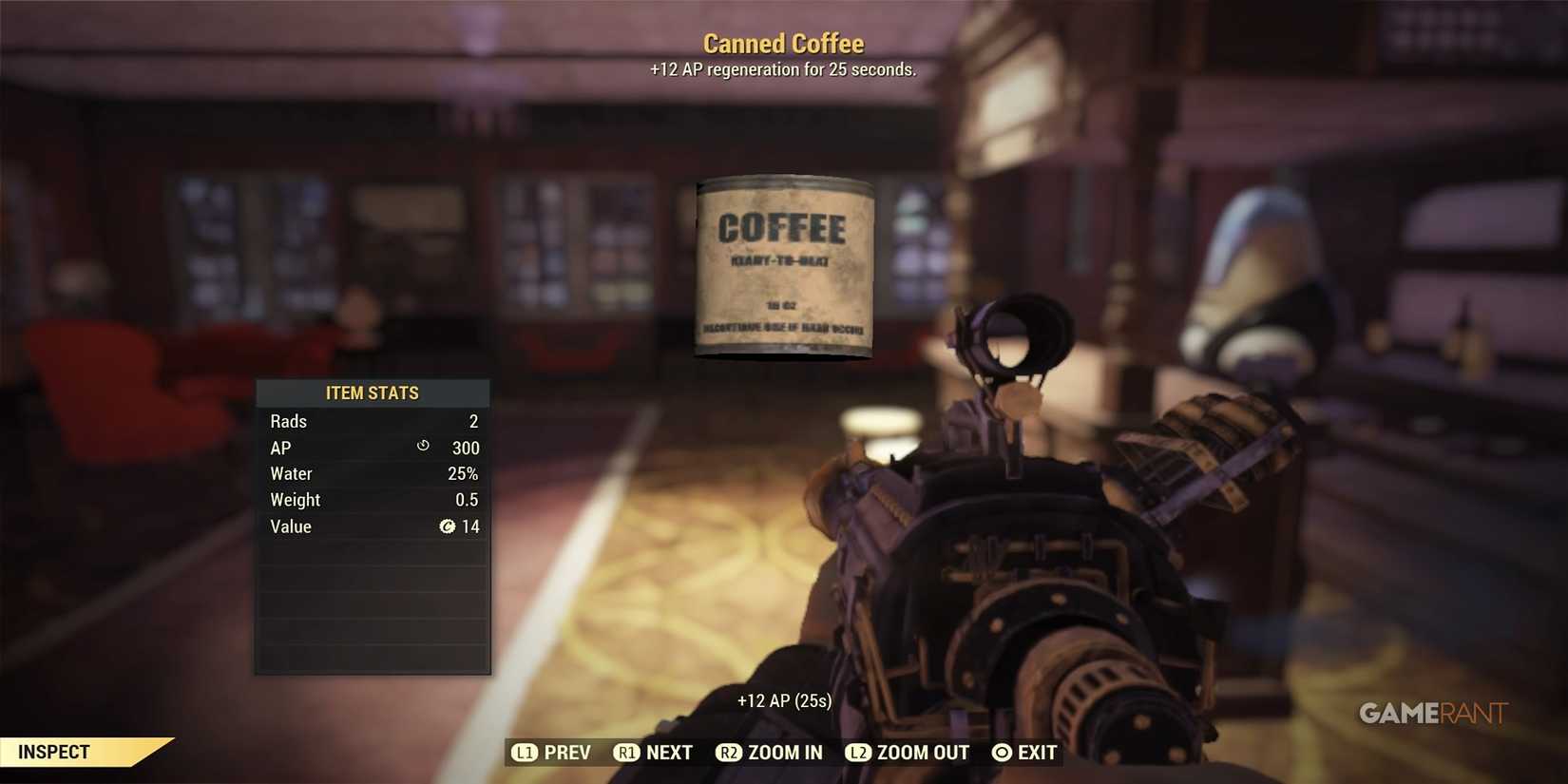Click the R1 controller button icon
The image size is (1568, 784).
click(627, 752)
